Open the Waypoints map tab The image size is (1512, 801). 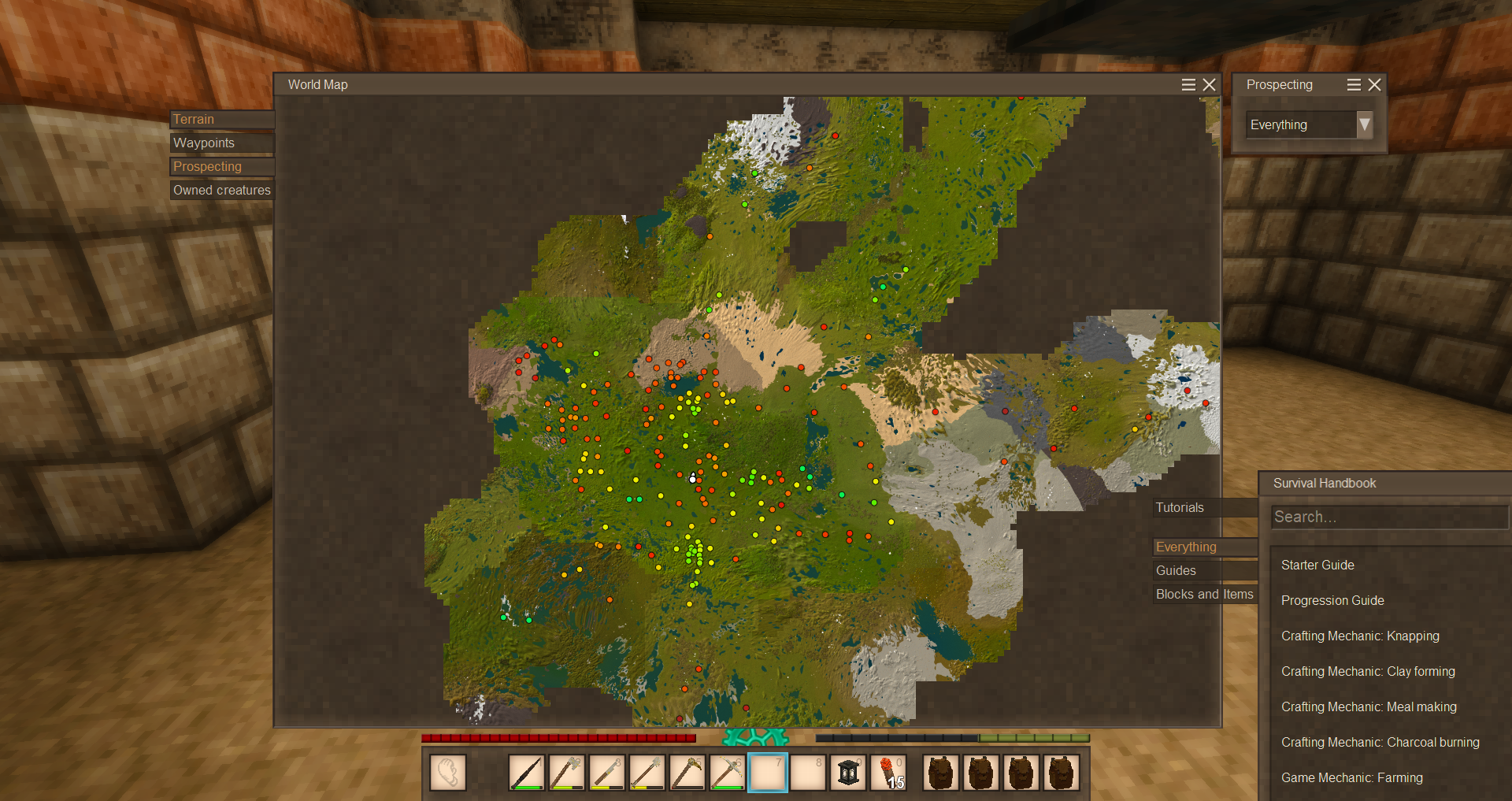[x=220, y=143]
